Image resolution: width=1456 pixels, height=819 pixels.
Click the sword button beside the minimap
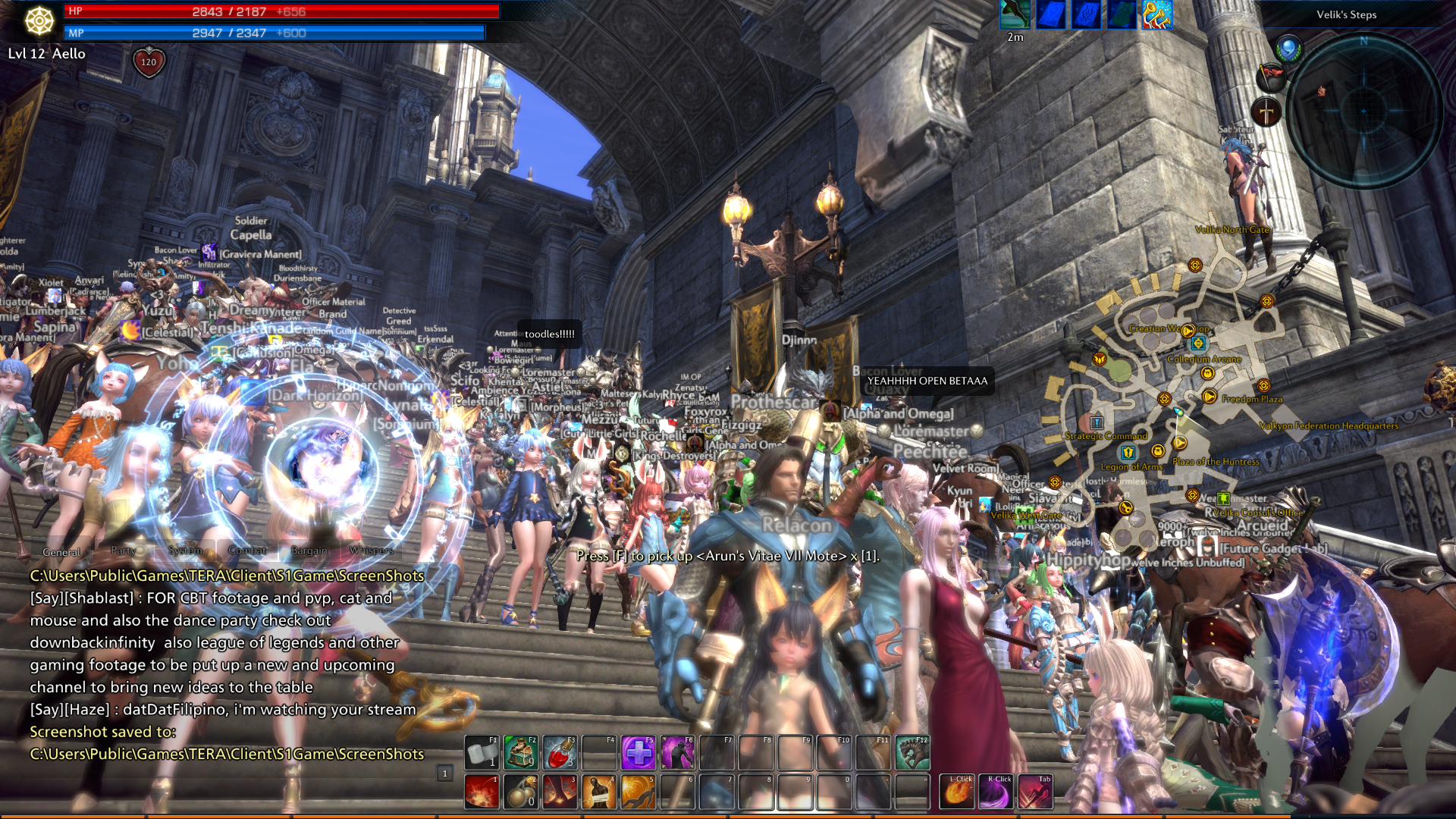click(x=1266, y=112)
